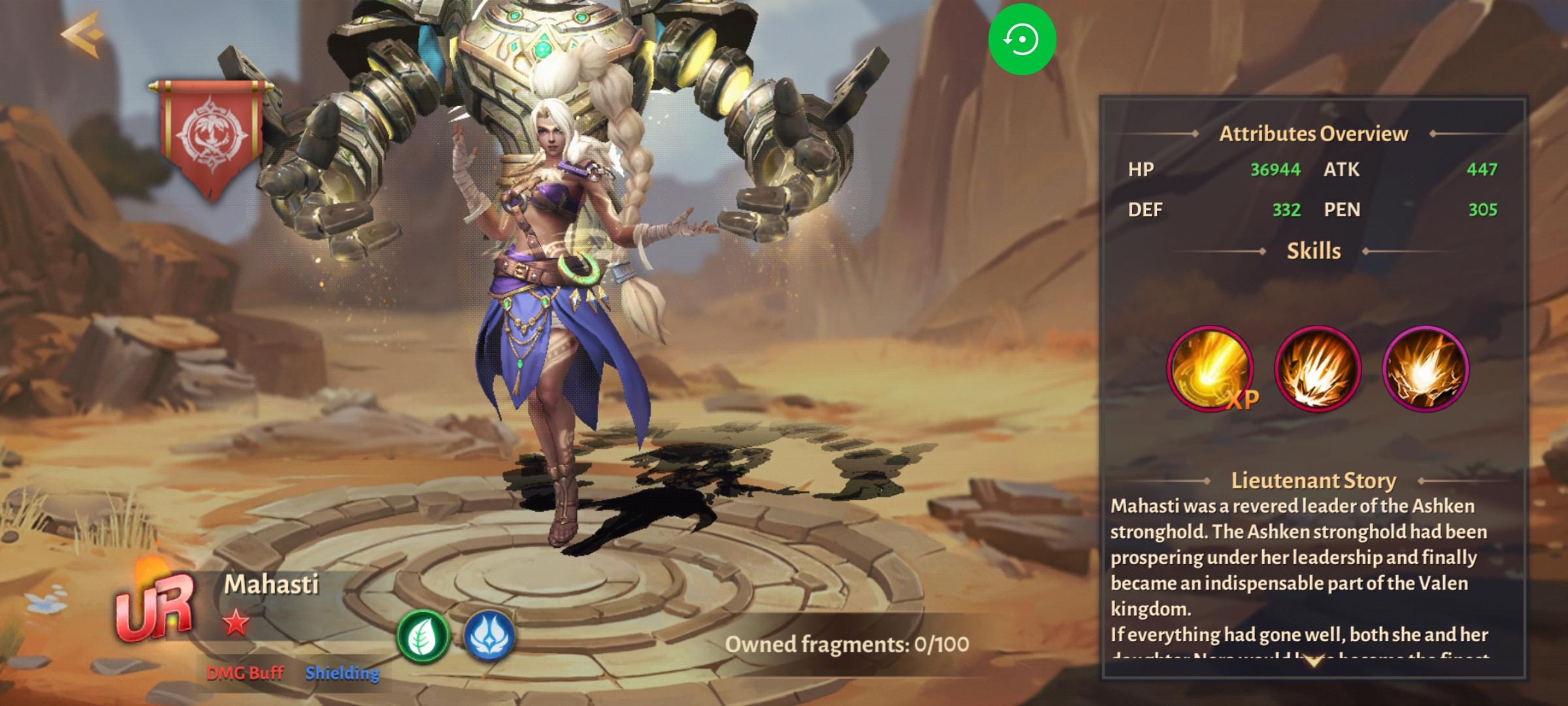Tap the Shielding tag
The image size is (1568, 706).
pyautogui.click(x=342, y=673)
